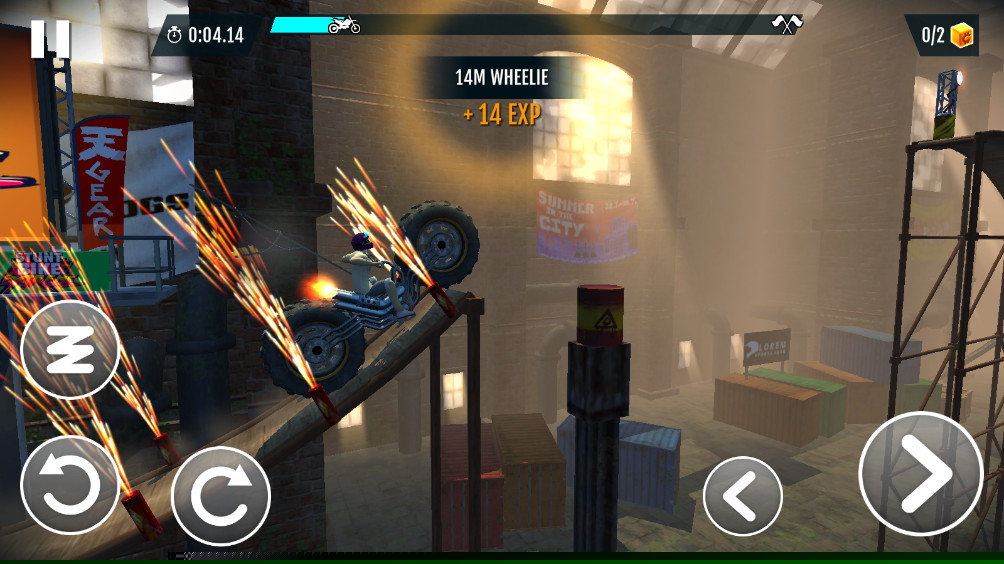Viewport: 1004px width, 564px height.
Task: Activate the nitro boost button
Action: pyautogui.click(x=70, y=350)
